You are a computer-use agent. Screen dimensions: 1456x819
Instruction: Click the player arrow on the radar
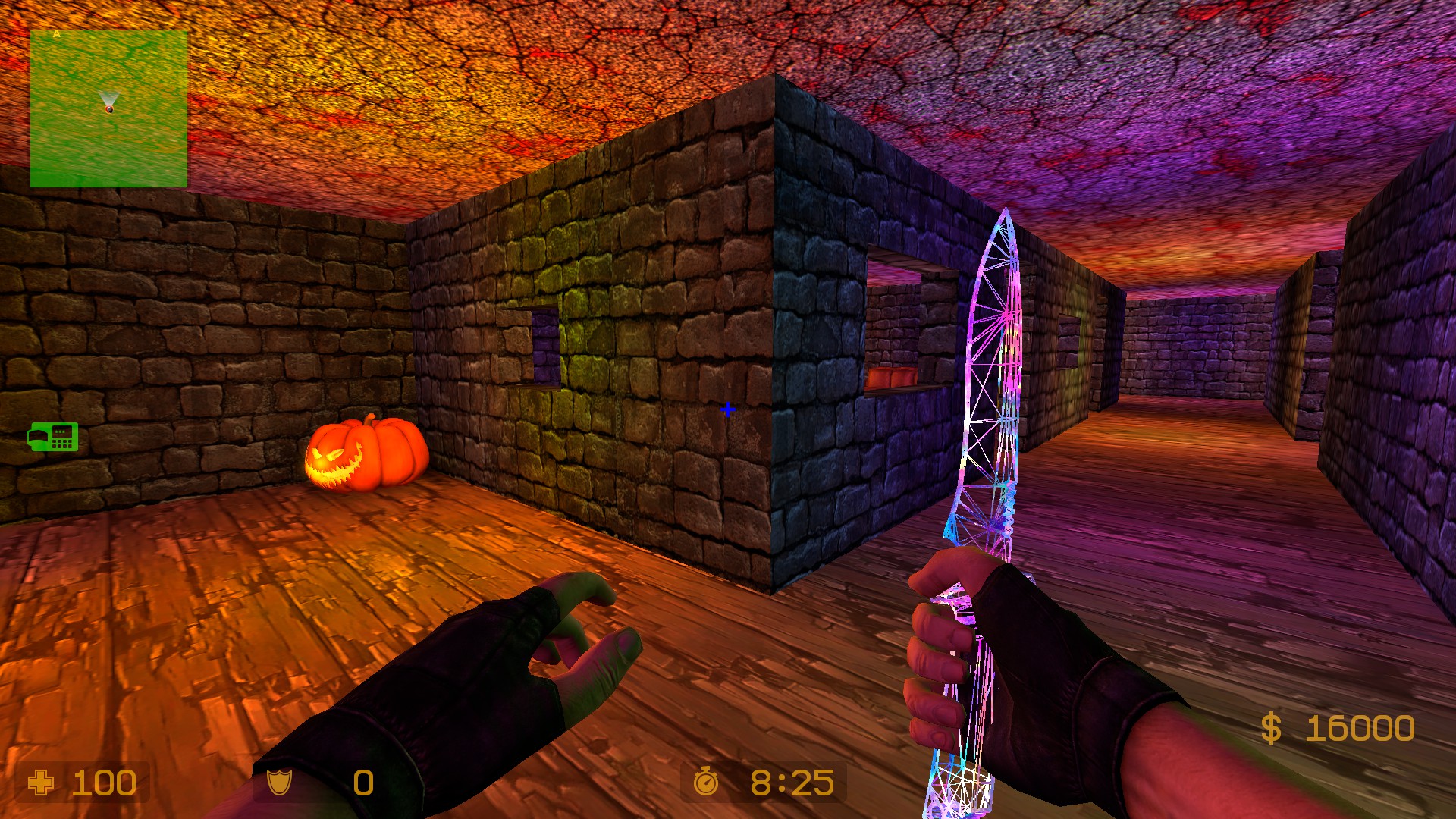coord(108,102)
